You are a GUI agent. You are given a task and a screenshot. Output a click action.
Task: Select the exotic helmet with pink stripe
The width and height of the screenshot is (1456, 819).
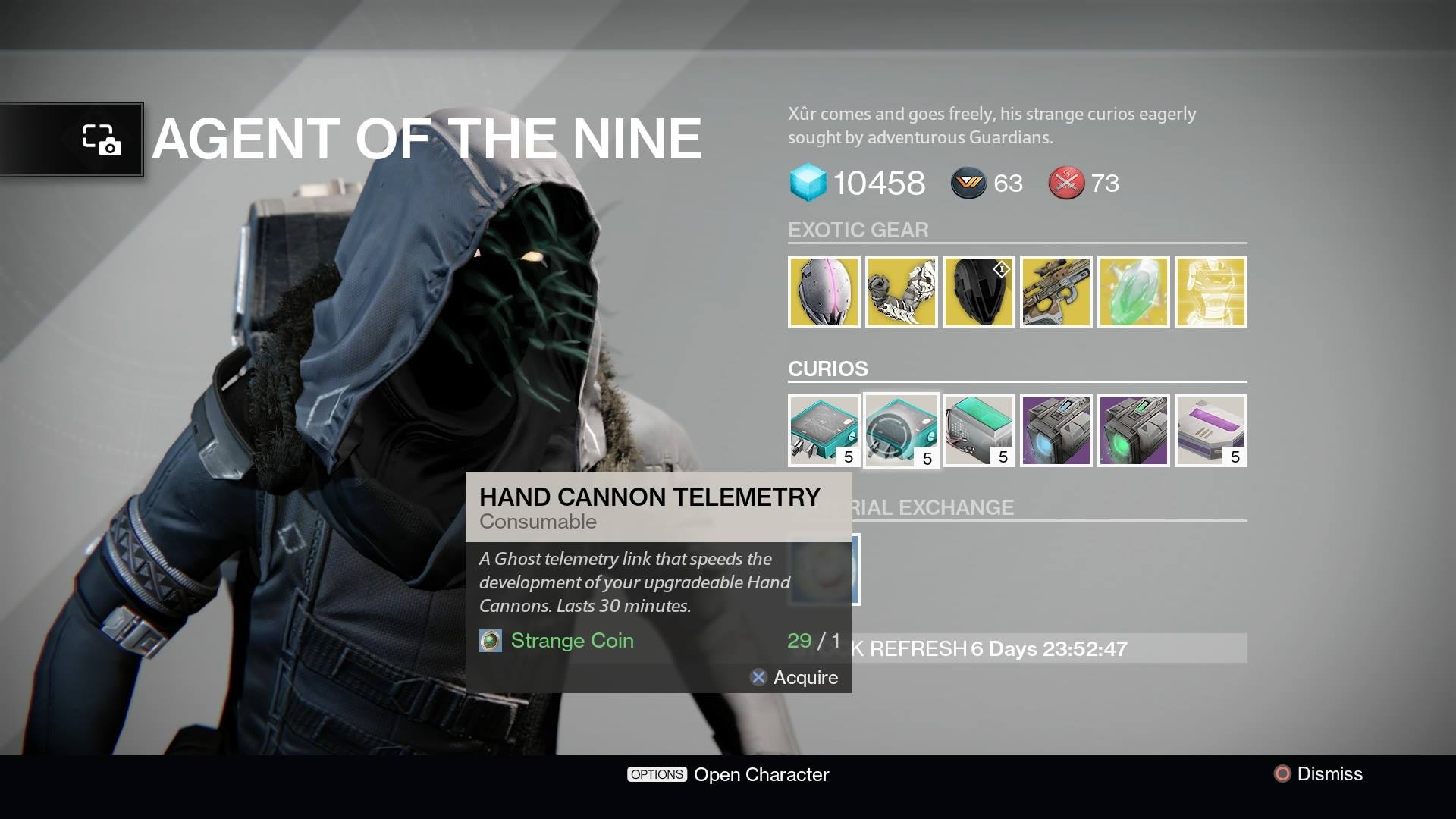click(x=824, y=291)
